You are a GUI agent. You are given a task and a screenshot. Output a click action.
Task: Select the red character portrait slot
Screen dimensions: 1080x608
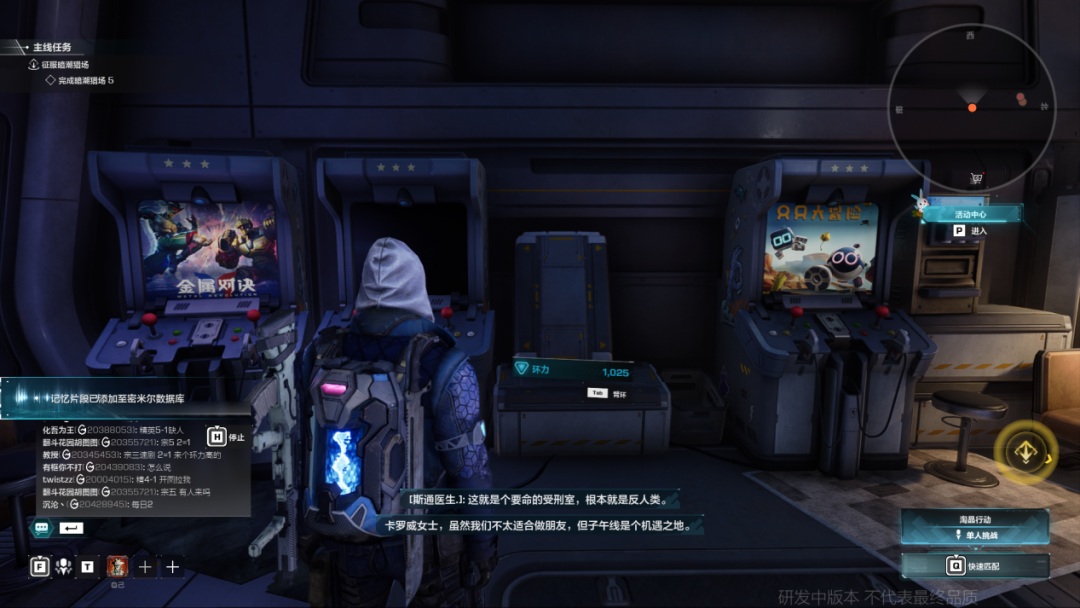coord(117,567)
